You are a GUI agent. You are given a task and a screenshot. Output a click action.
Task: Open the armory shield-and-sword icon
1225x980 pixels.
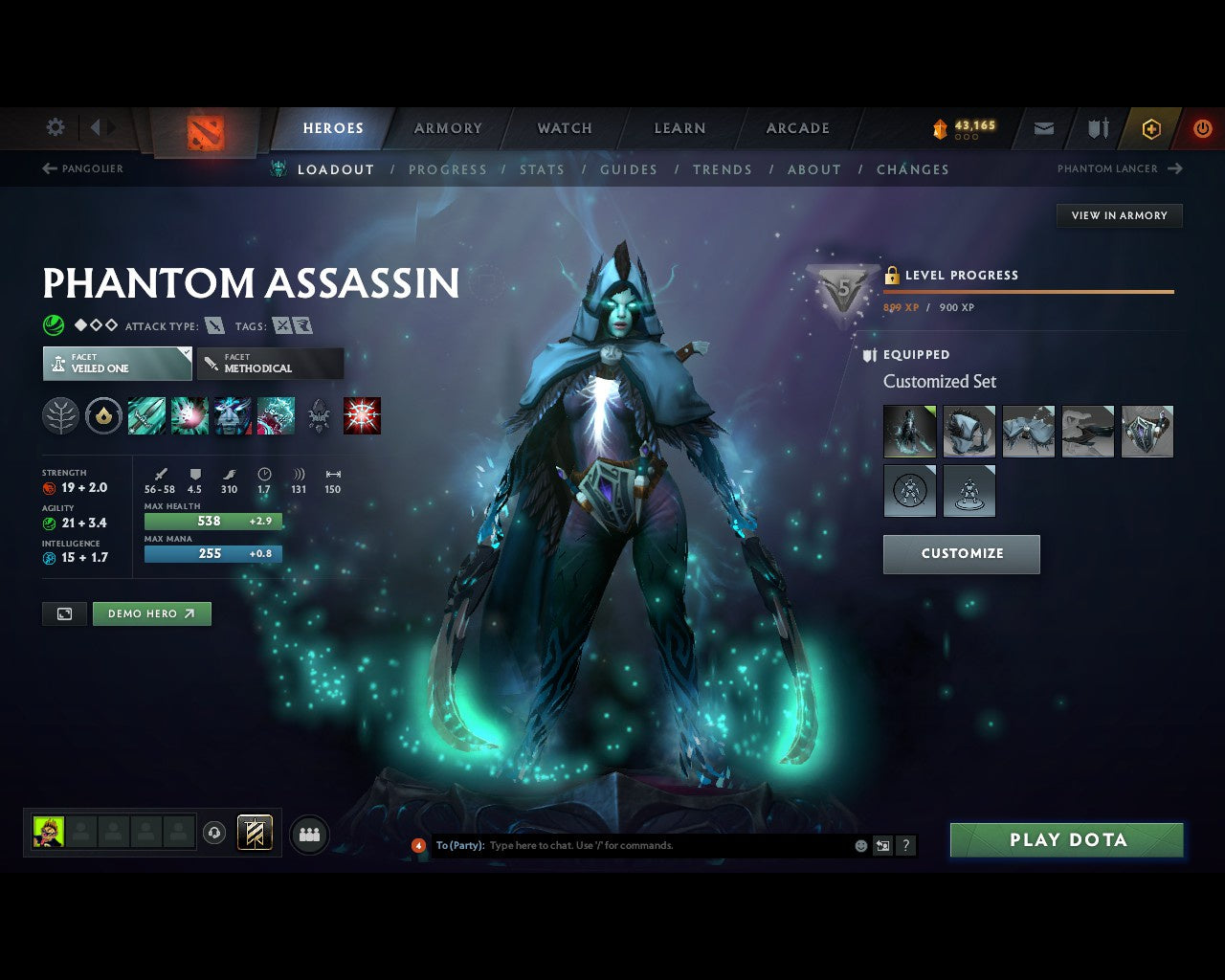click(x=1097, y=128)
